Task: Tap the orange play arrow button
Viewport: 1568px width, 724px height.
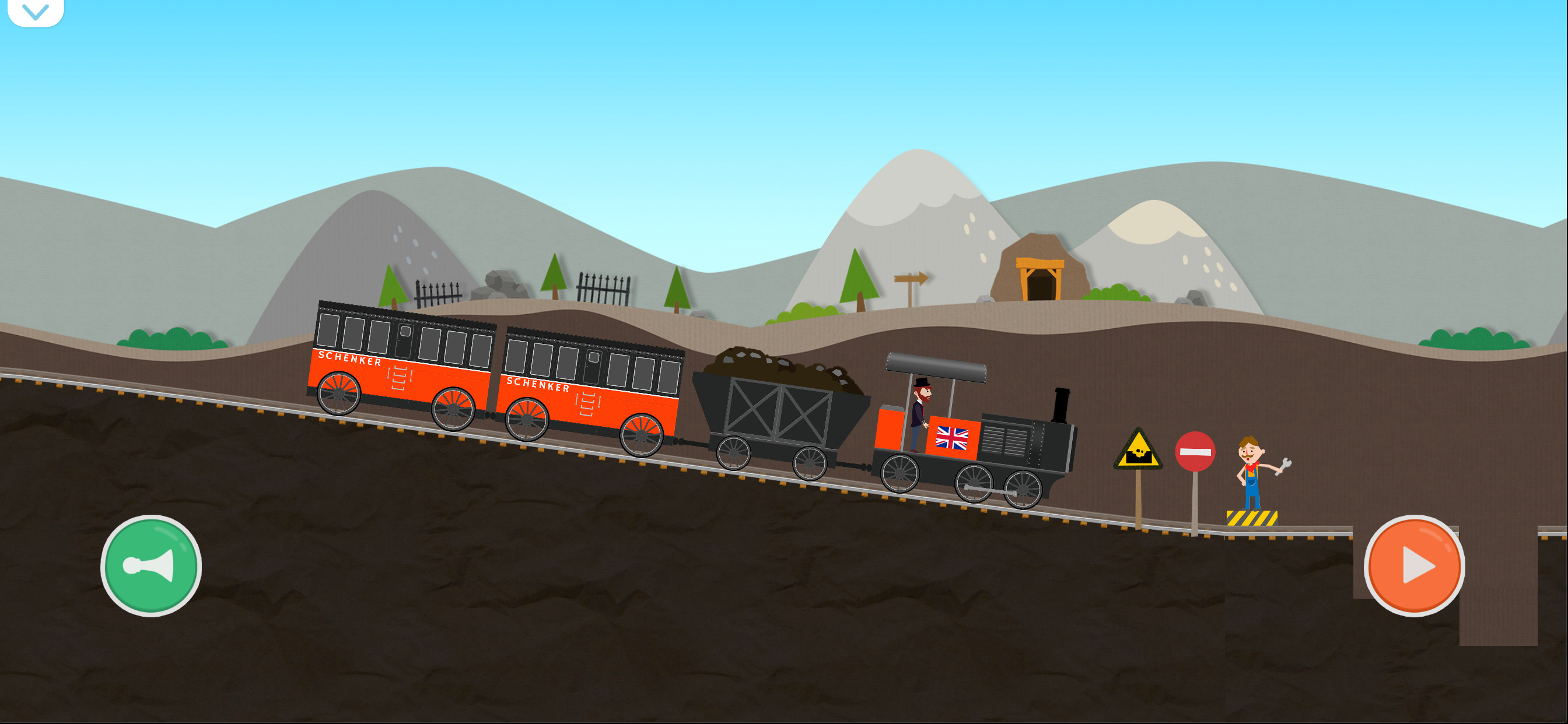Action: pos(1413,565)
